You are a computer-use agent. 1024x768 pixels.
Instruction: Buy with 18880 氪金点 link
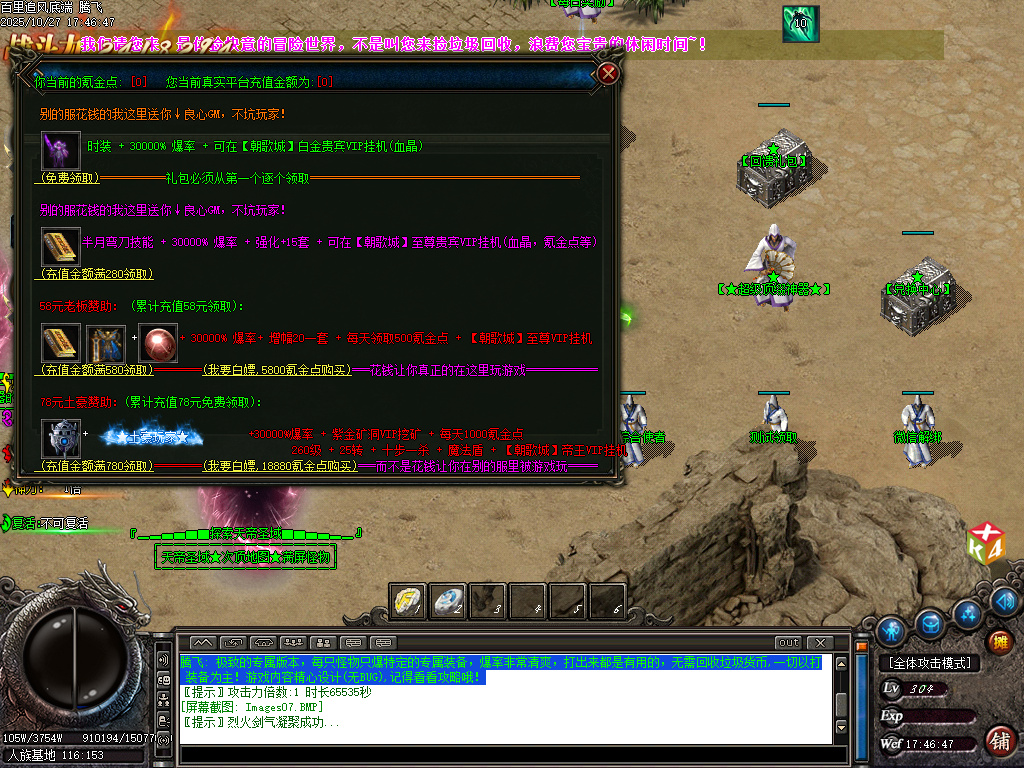[x=281, y=466]
